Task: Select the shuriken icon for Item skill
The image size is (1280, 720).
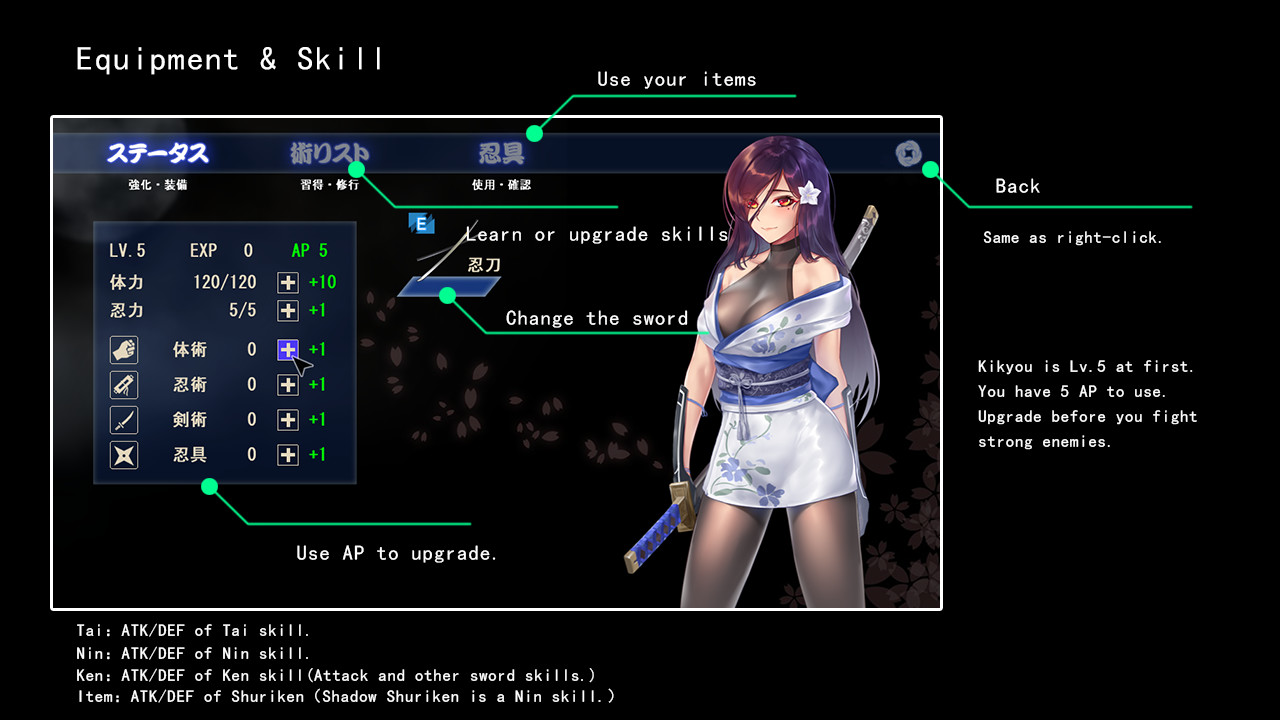Action: 123,454
